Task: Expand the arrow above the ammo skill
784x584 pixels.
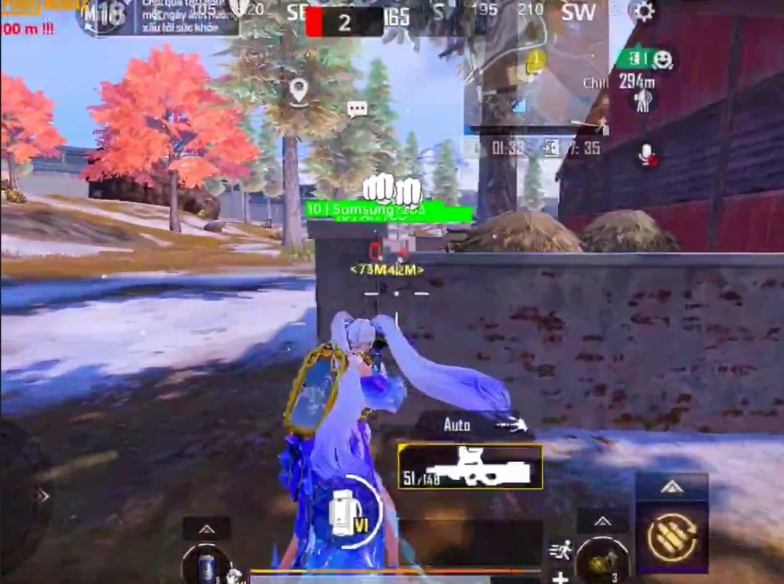Action: (672, 487)
